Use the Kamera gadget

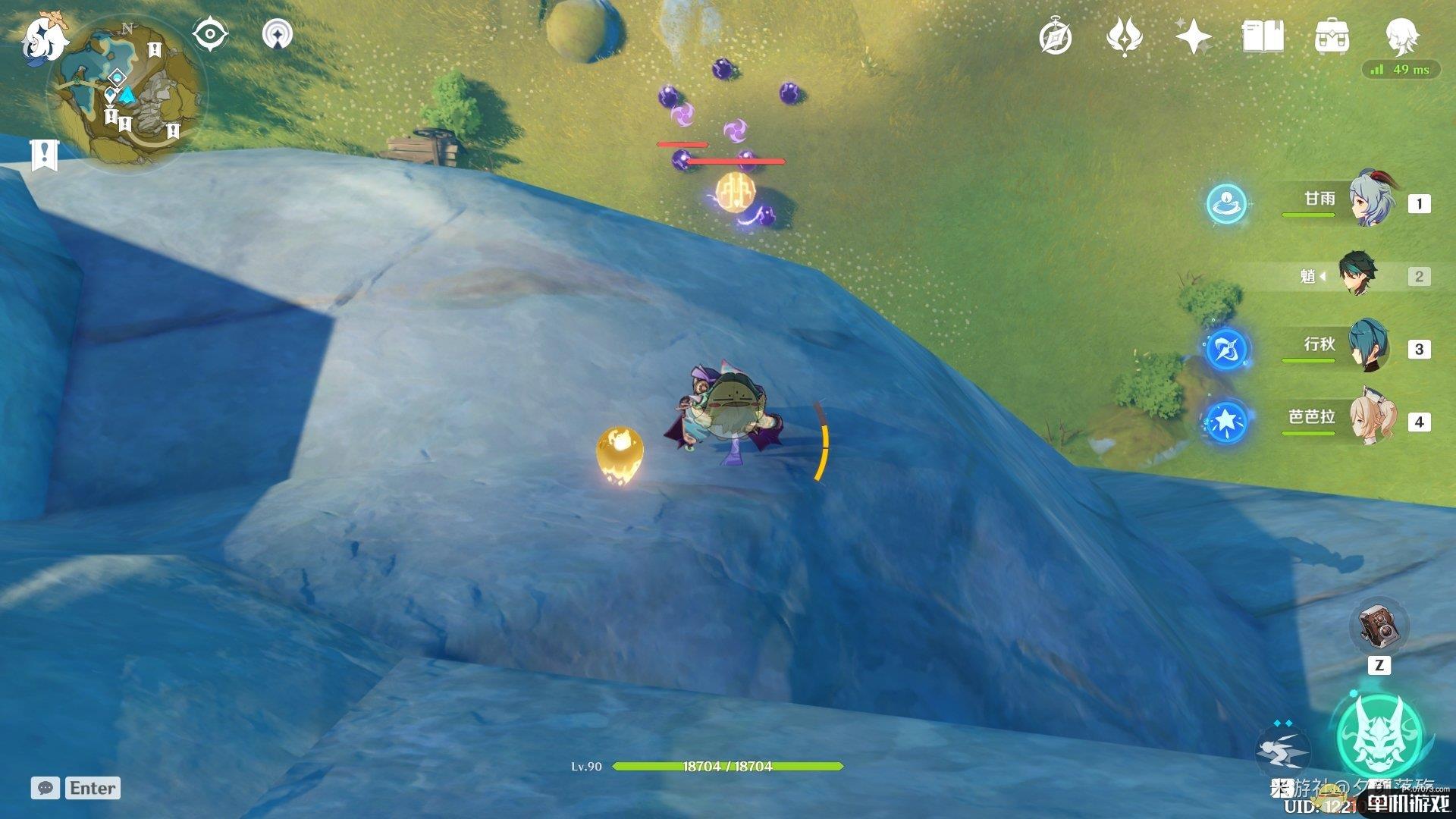(x=1379, y=629)
